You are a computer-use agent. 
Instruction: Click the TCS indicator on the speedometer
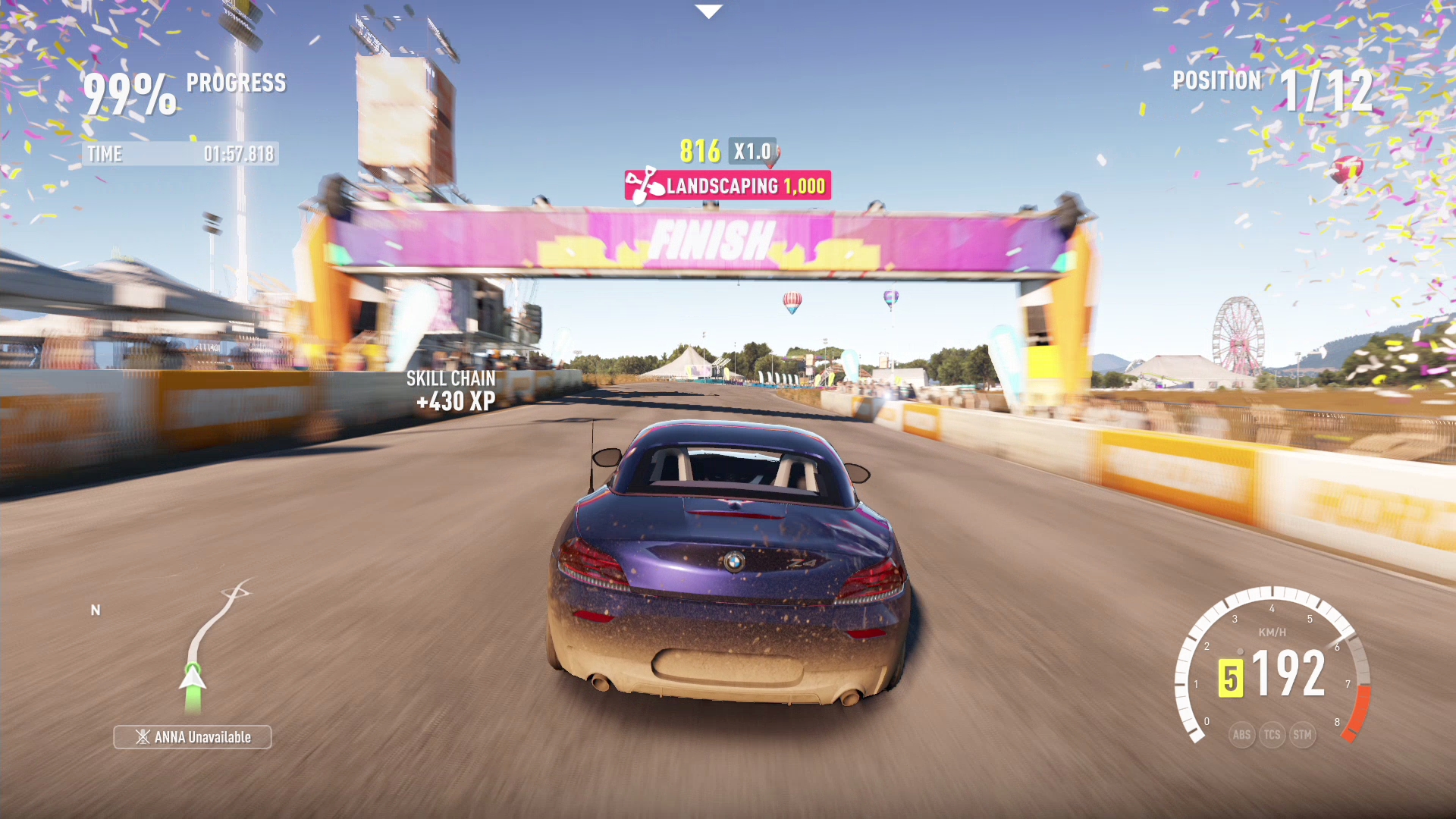(1272, 734)
